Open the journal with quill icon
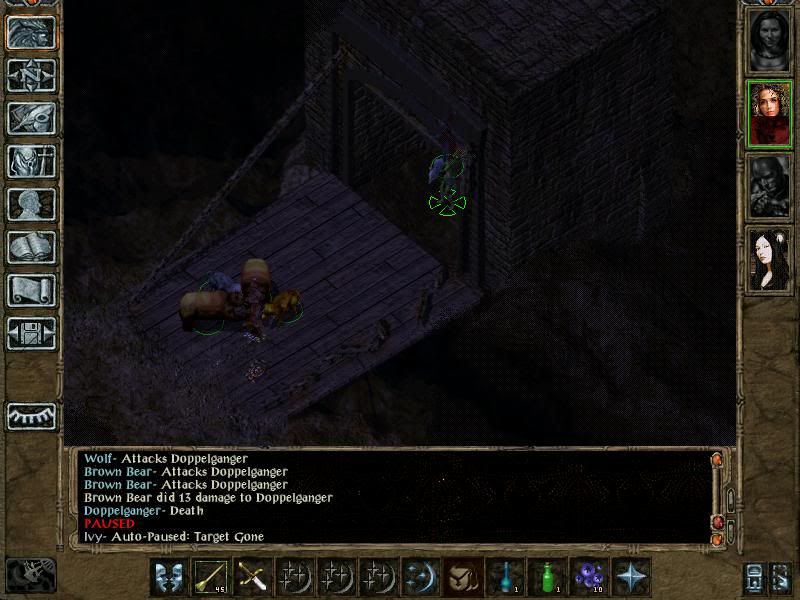The width and height of the screenshot is (800, 600). coord(31,118)
